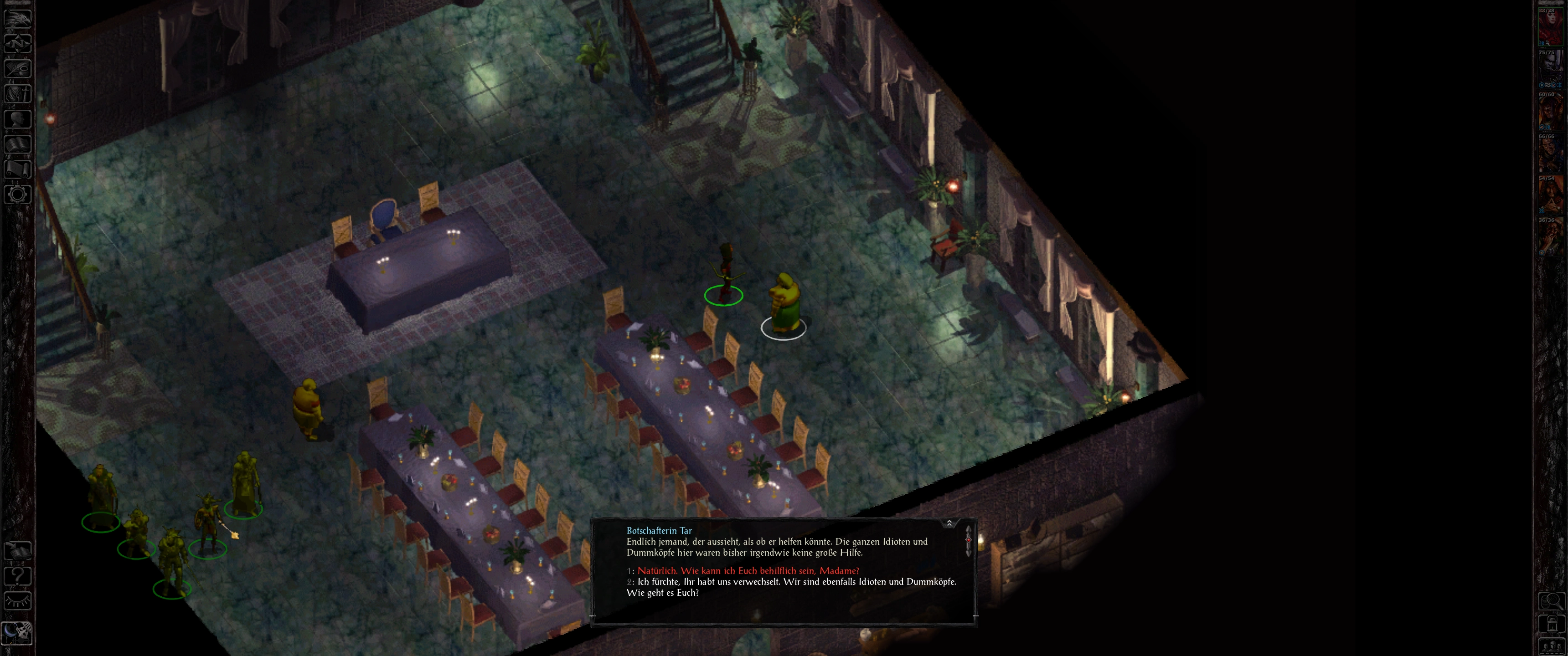Select the party portrait showing 75/75 health
This screenshot has height=656, width=1568.
1550,68
